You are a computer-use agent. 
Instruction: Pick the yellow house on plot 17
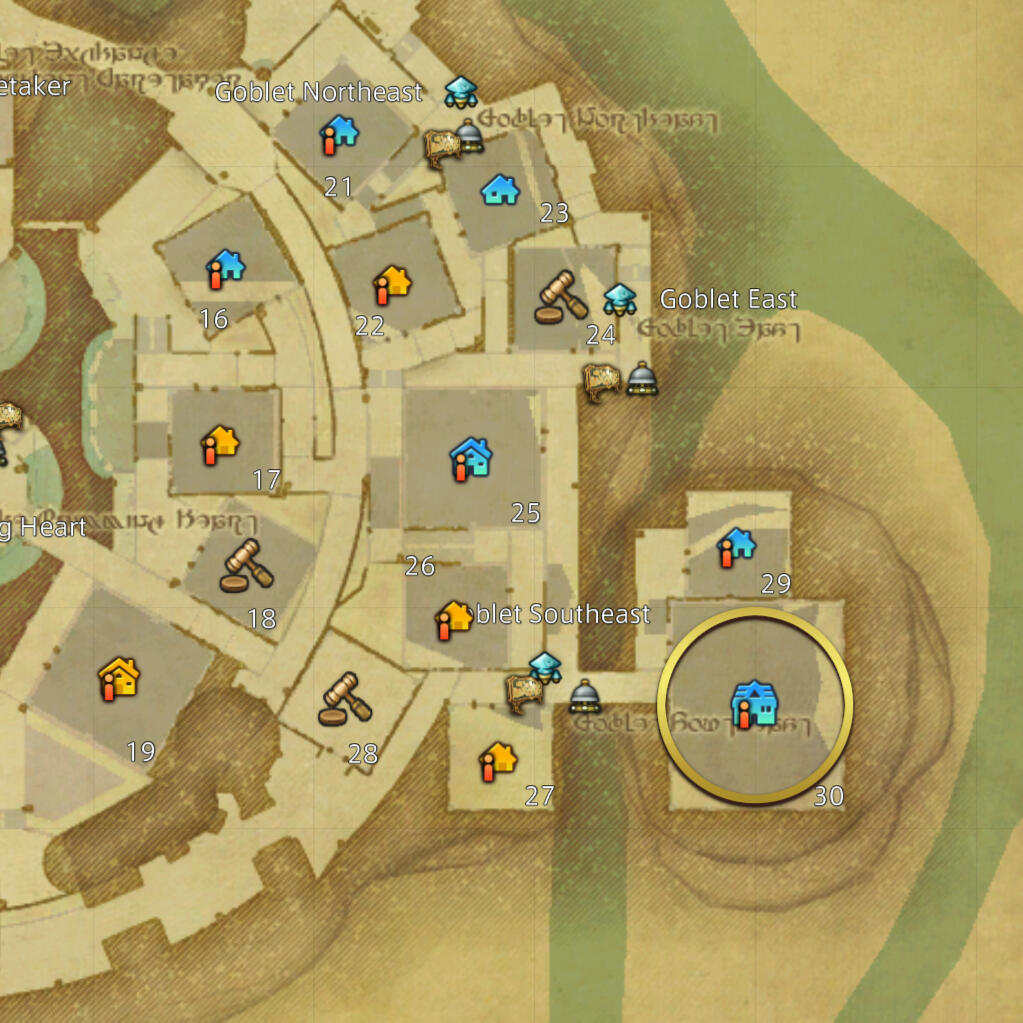coord(219,443)
